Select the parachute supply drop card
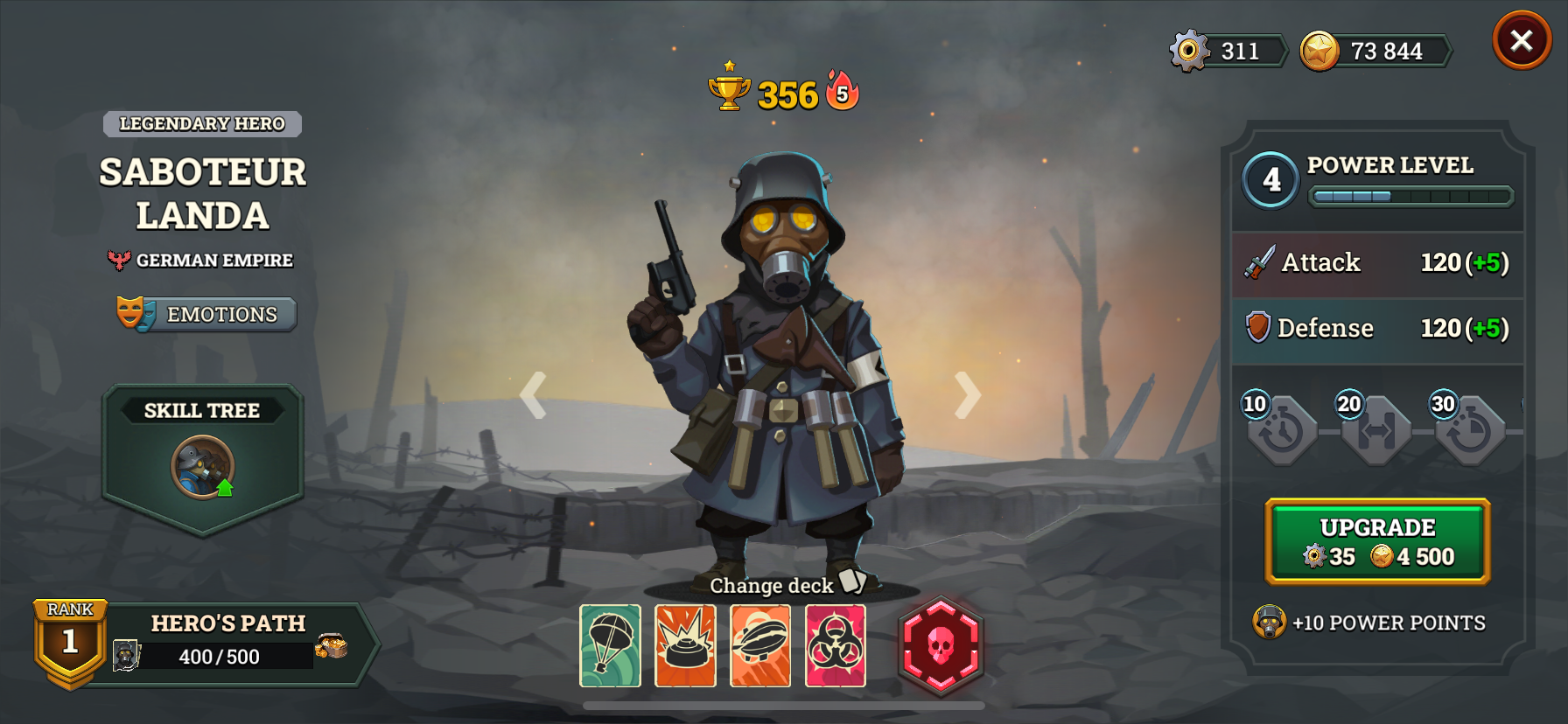This screenshot has width=1568, height=724. pyautogui.click(x=611, y=647)
